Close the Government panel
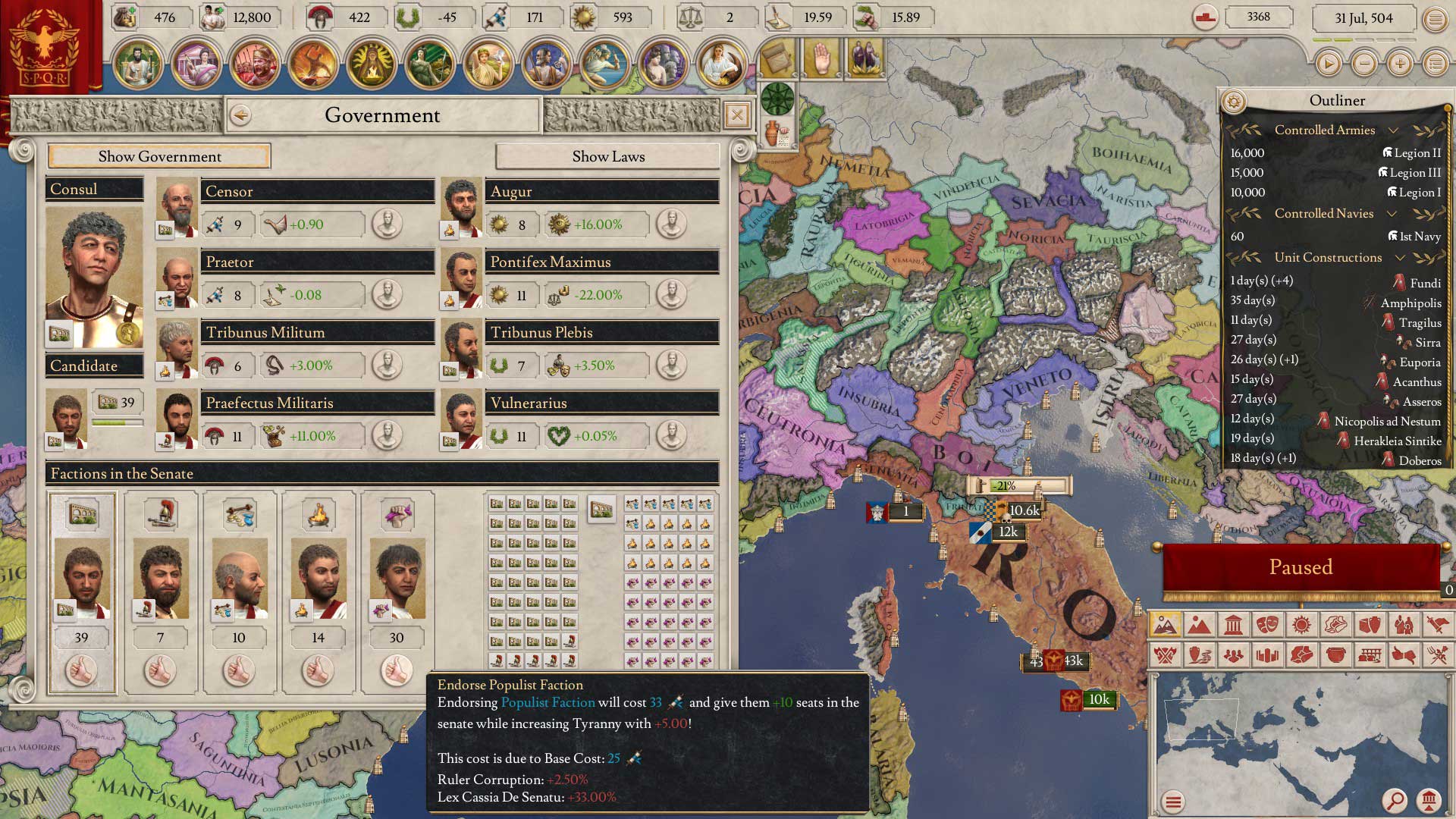The width and height of the screenshot is (1456, 819). (x=736, y=115)
